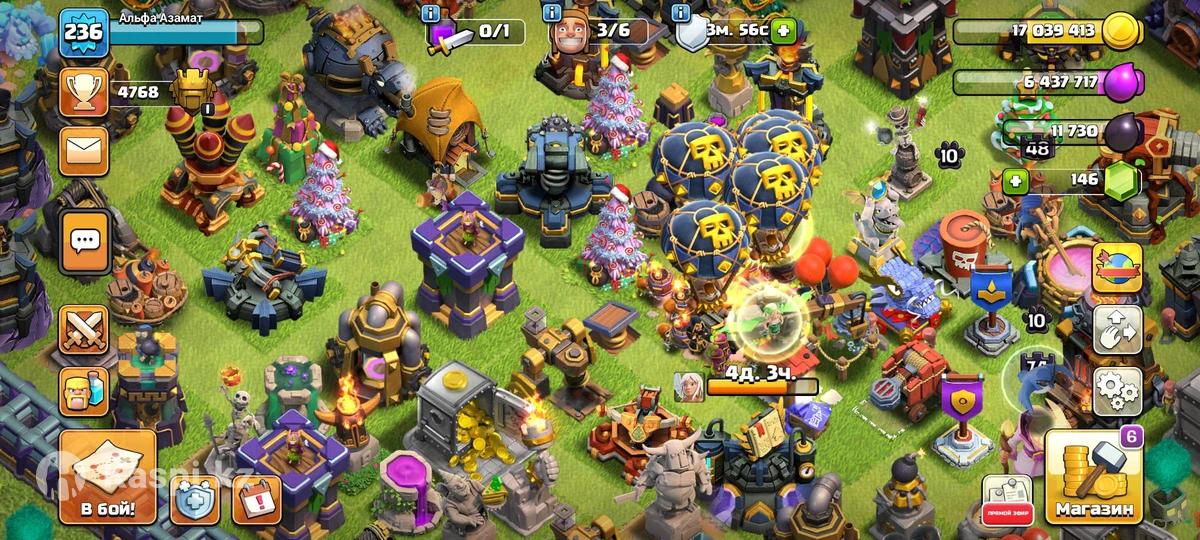Click the green plus beside the shield timer
Image resolution: width=1200 pixels, height=540 pixels.
click(783, 30)
